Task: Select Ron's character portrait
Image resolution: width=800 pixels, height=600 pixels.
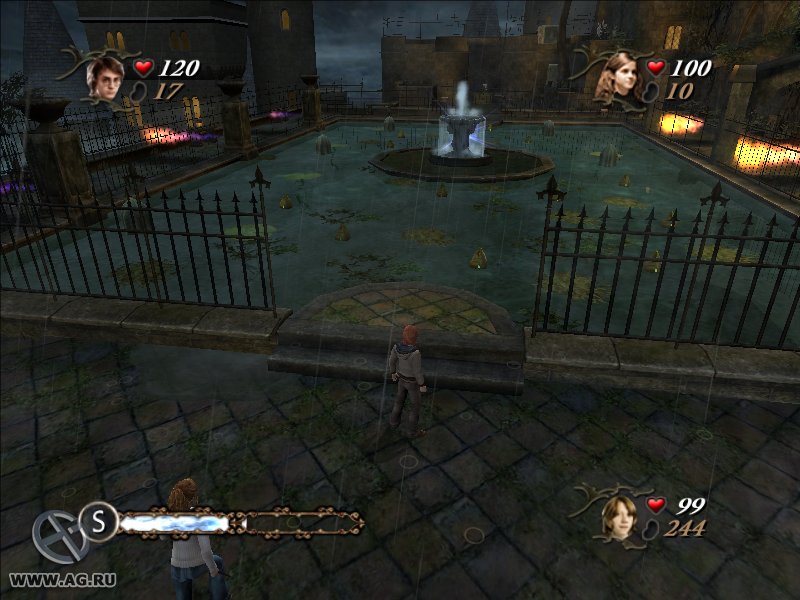Action: tap(621, 518)
